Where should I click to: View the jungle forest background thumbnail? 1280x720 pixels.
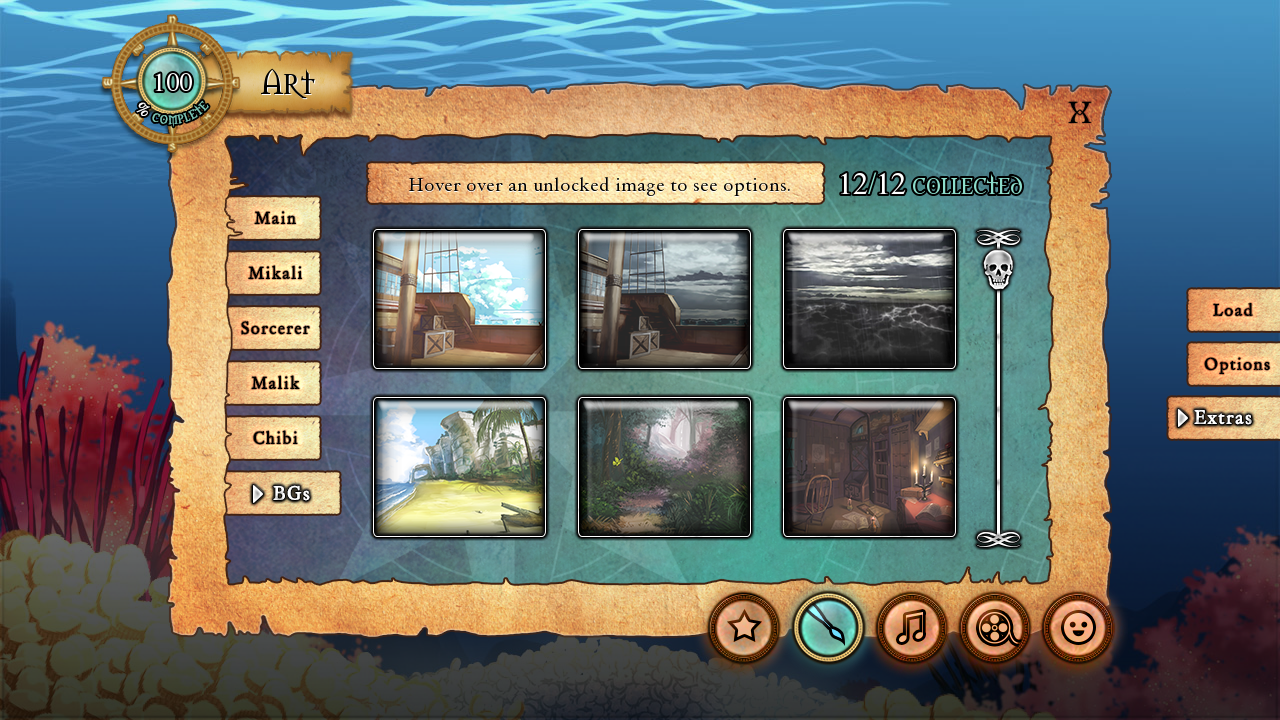click(664, 467)
